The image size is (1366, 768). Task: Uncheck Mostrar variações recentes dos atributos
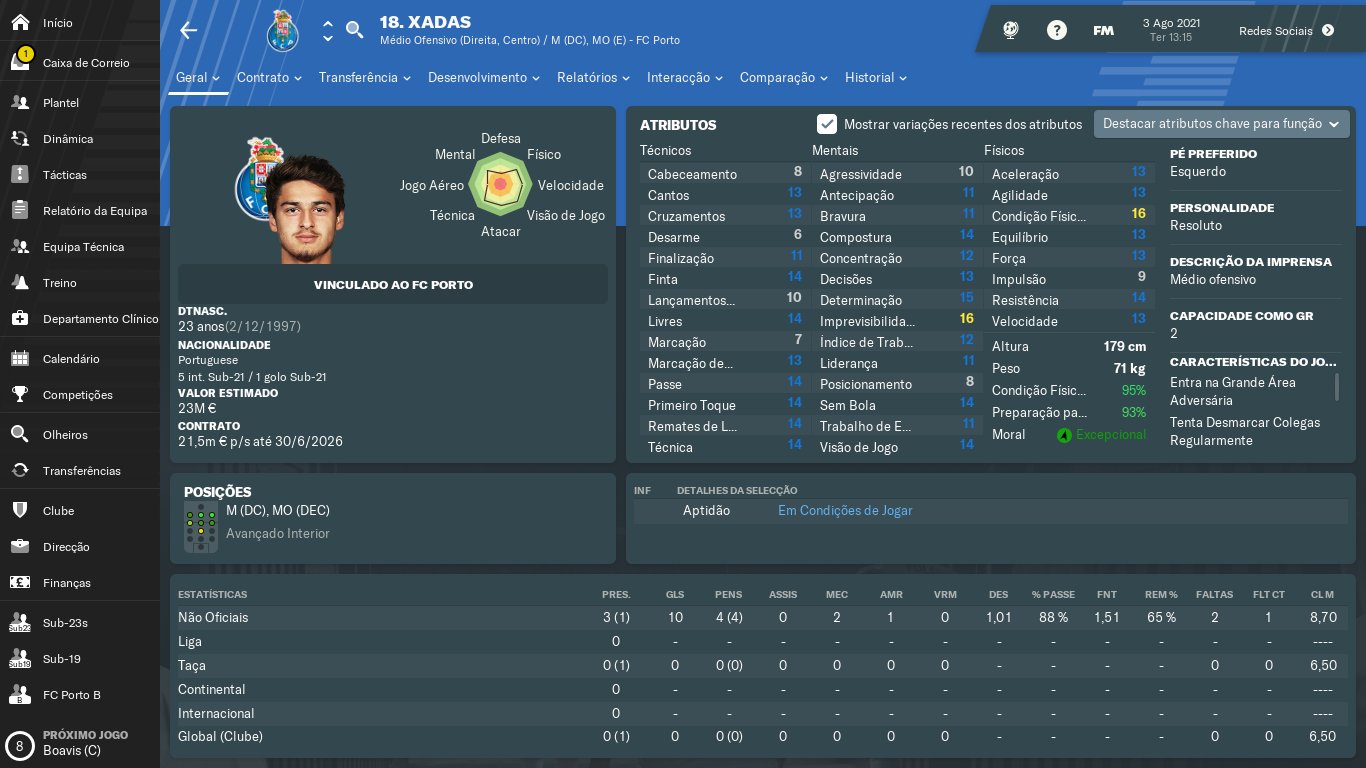click(x=827, y=124)
